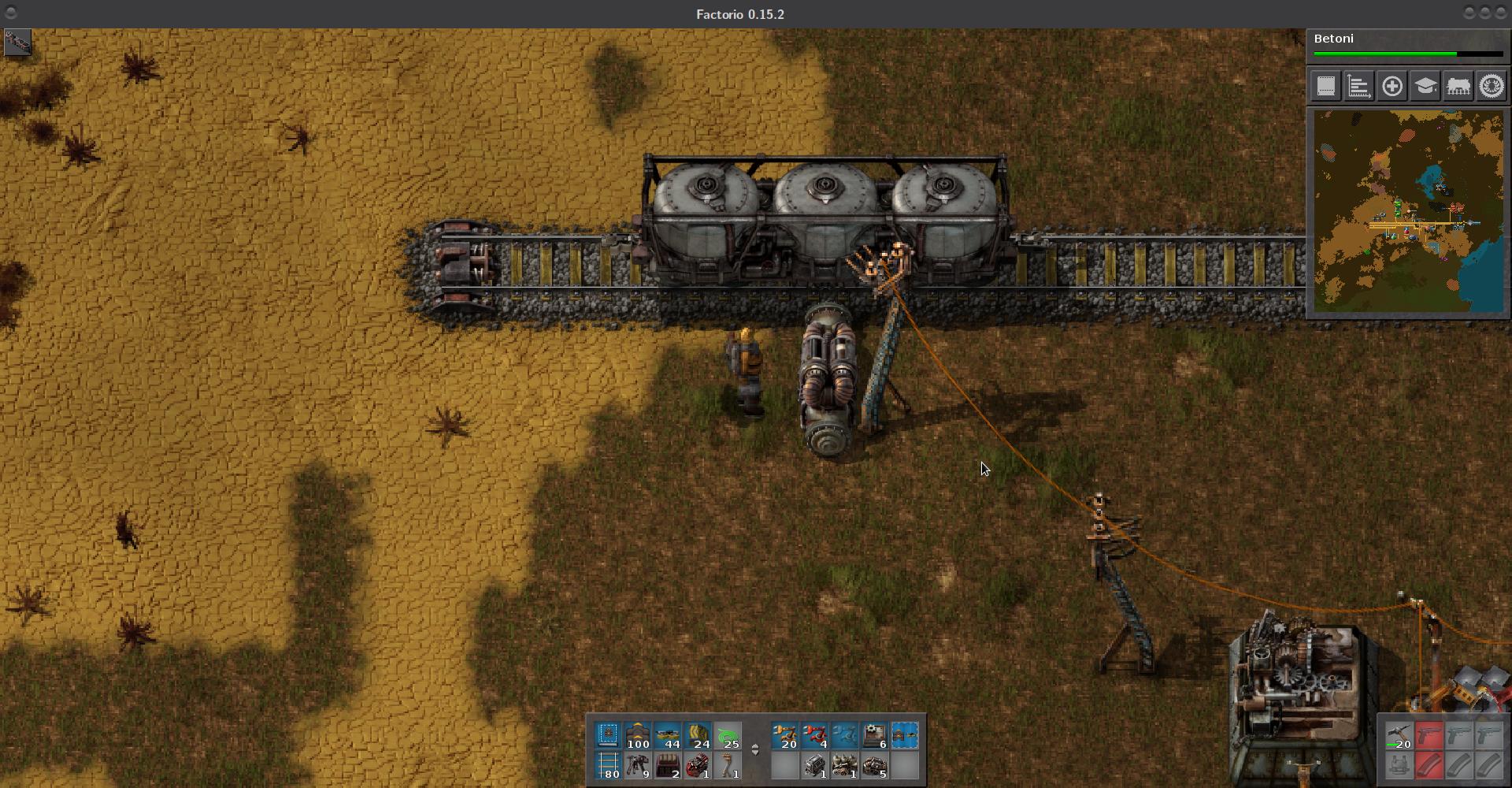
Task: Open the game menu gear icon
Action: (1492, 87)
